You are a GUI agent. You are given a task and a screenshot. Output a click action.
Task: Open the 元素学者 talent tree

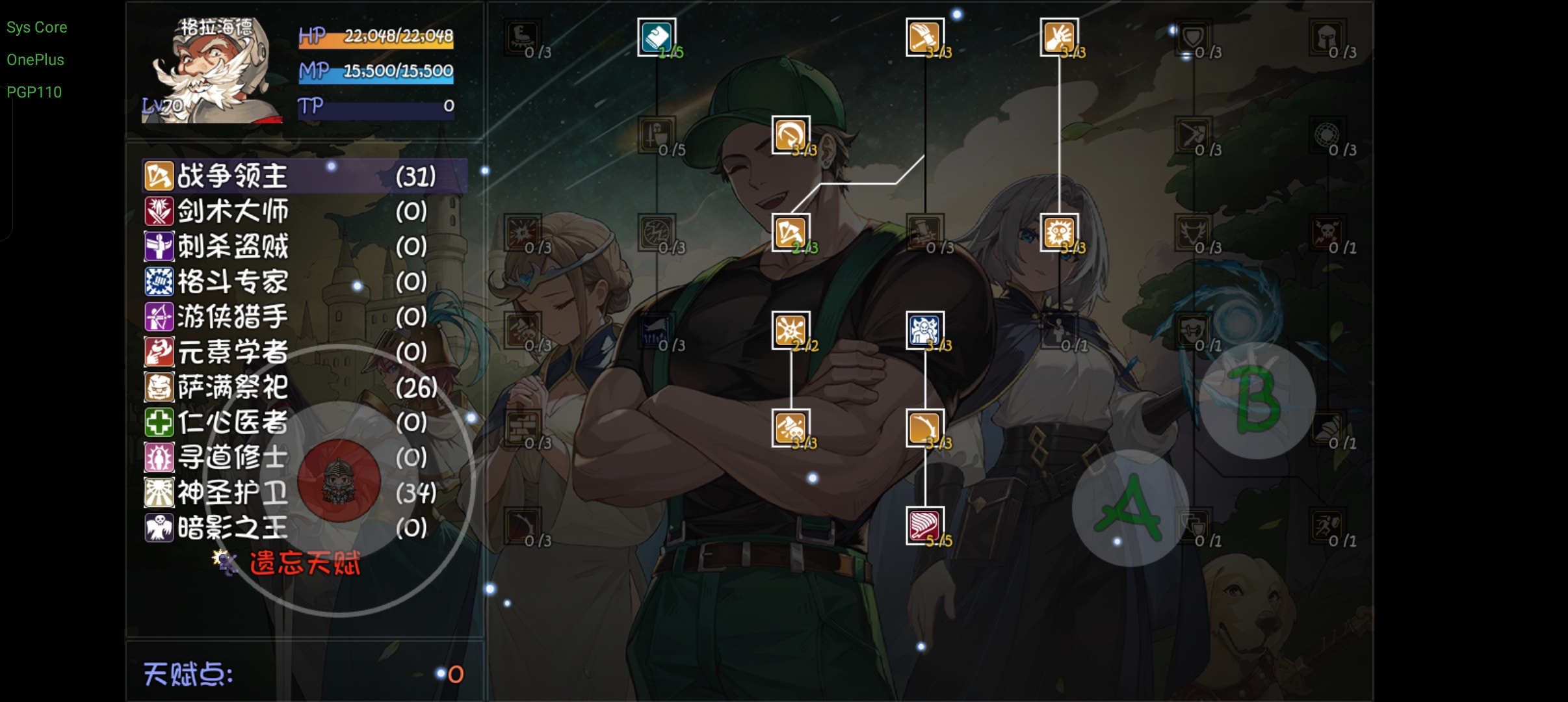click(x=232, y=352)
